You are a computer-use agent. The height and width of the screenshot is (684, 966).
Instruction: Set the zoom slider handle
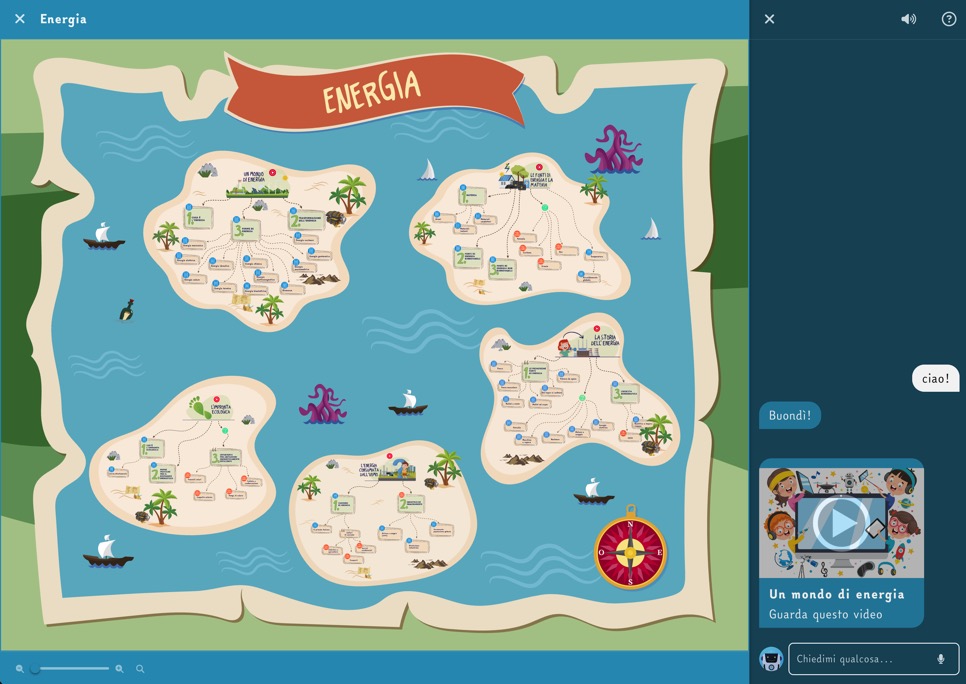35,669
